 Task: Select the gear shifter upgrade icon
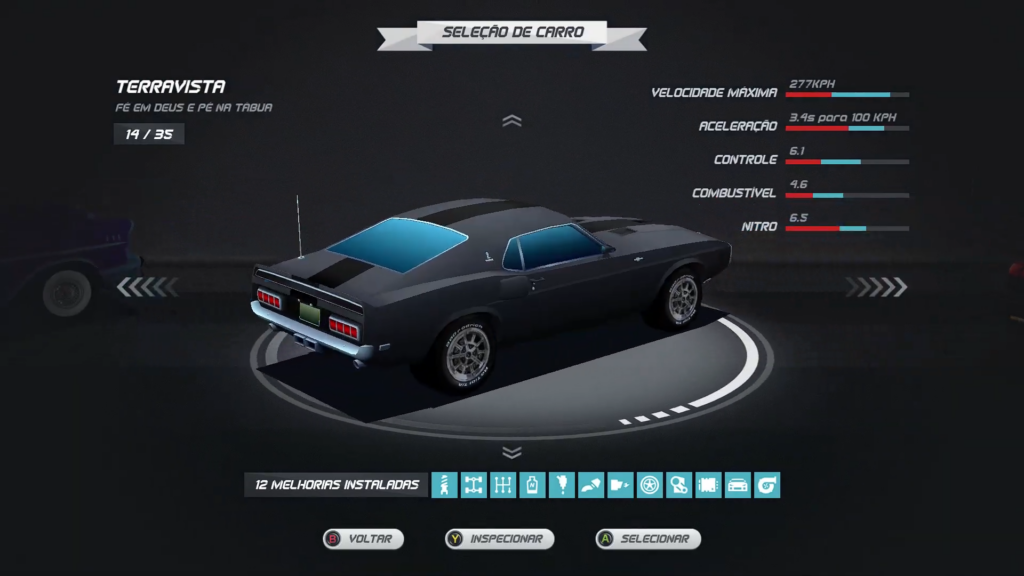pos(503,486)
